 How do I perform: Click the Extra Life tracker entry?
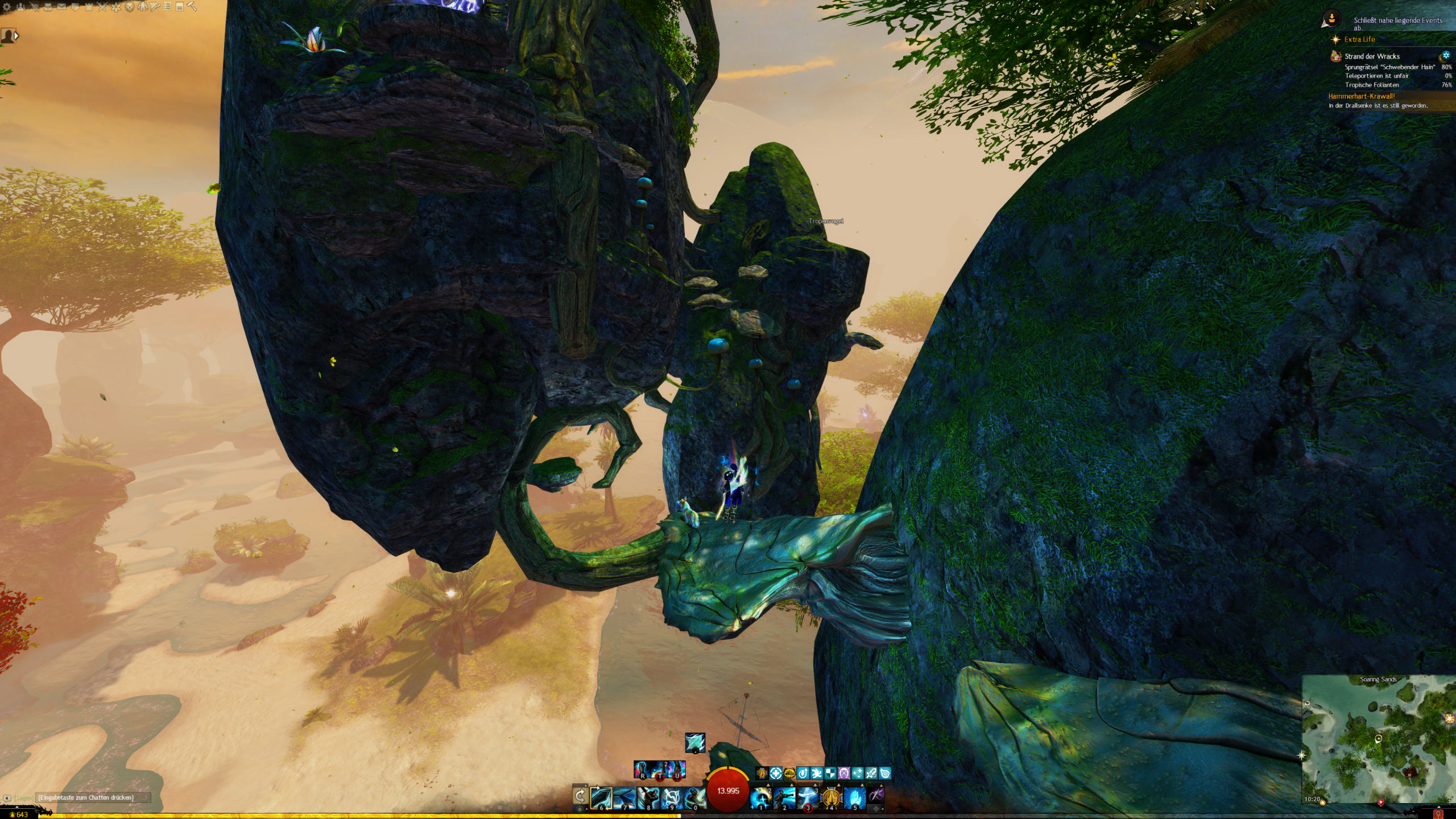[x=1359, y=39]
